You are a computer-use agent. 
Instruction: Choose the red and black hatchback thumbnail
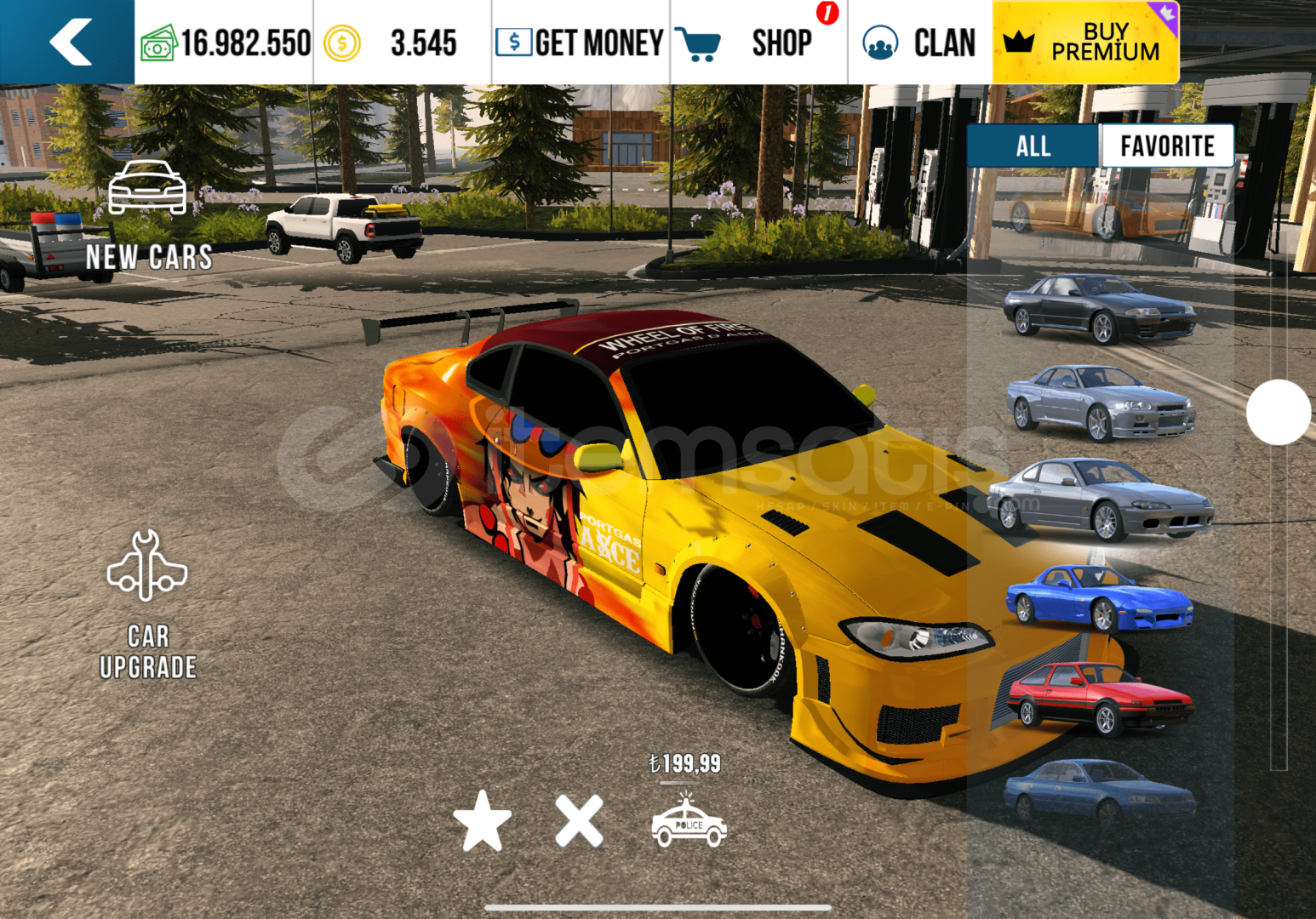click(x=1100, y=698)
